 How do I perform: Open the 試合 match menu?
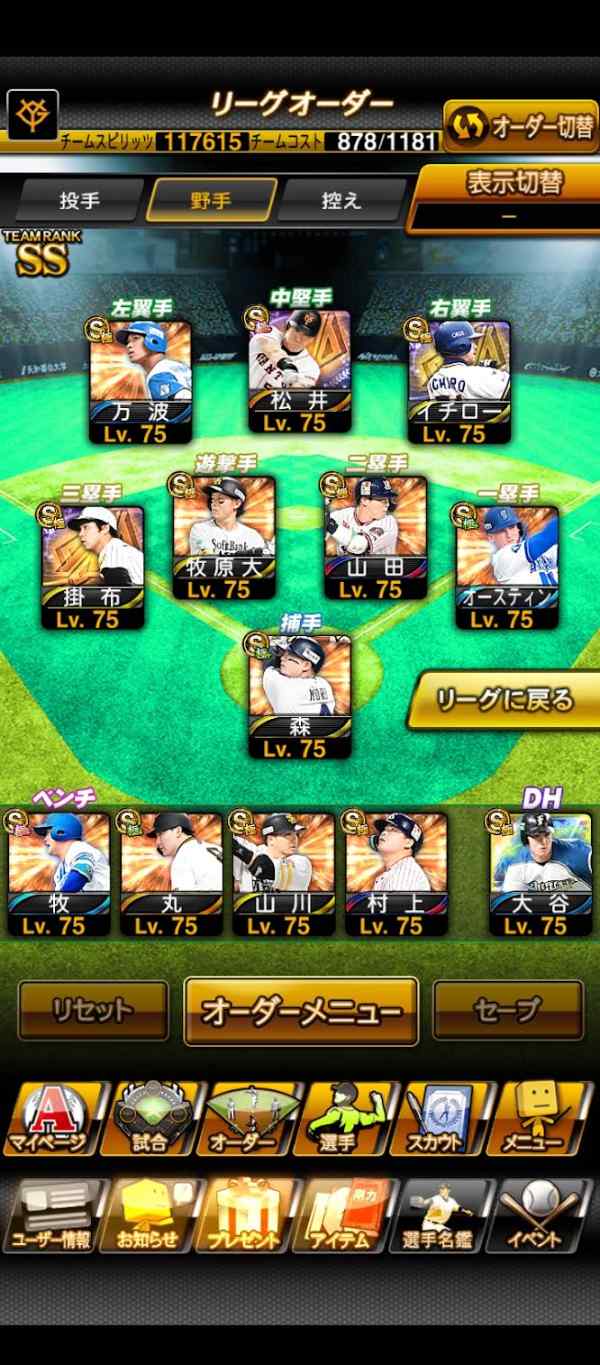[151, 1118]
